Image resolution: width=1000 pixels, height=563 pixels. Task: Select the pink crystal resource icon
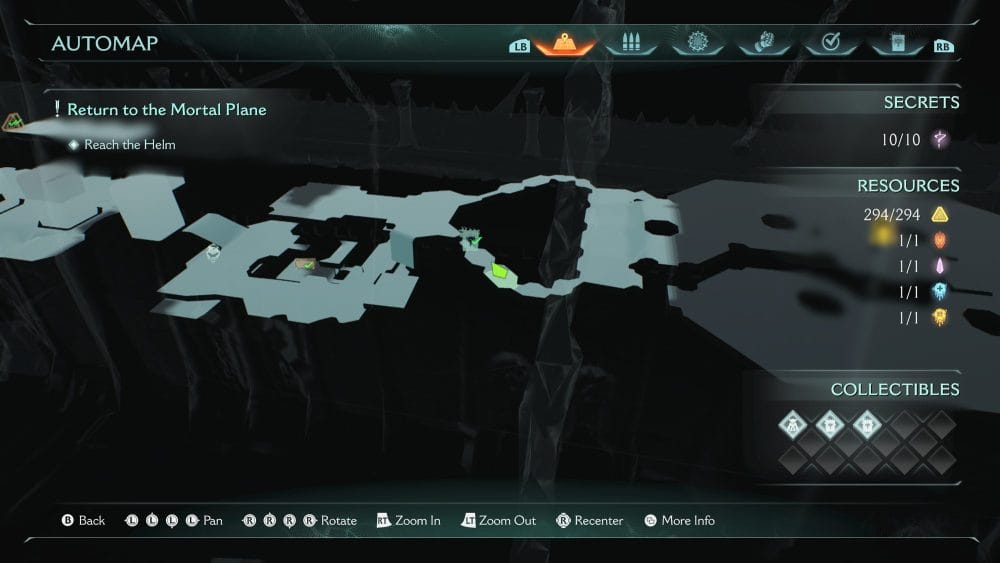(940, 266)
